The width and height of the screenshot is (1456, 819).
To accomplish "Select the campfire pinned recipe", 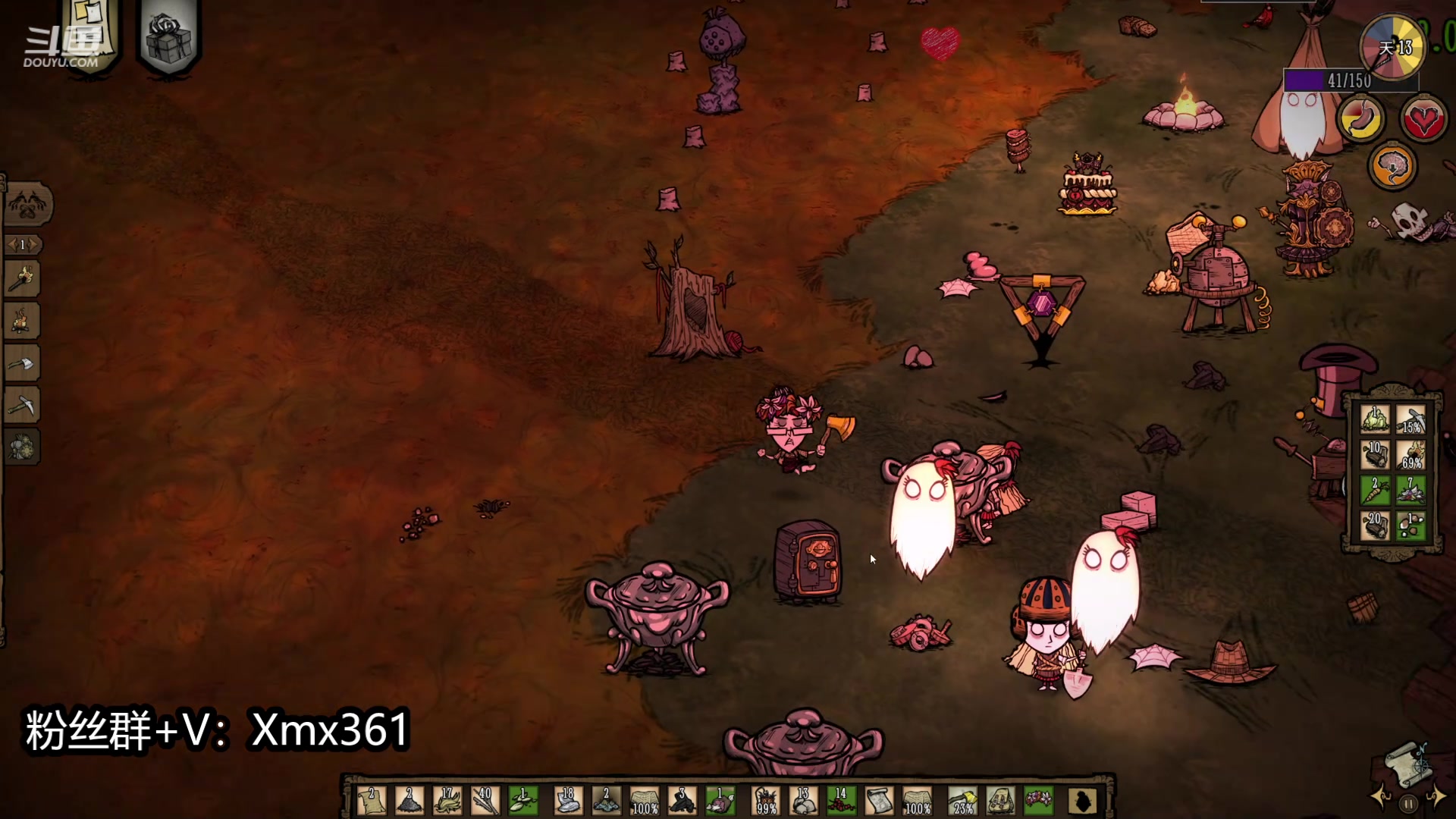I will 22,322.
